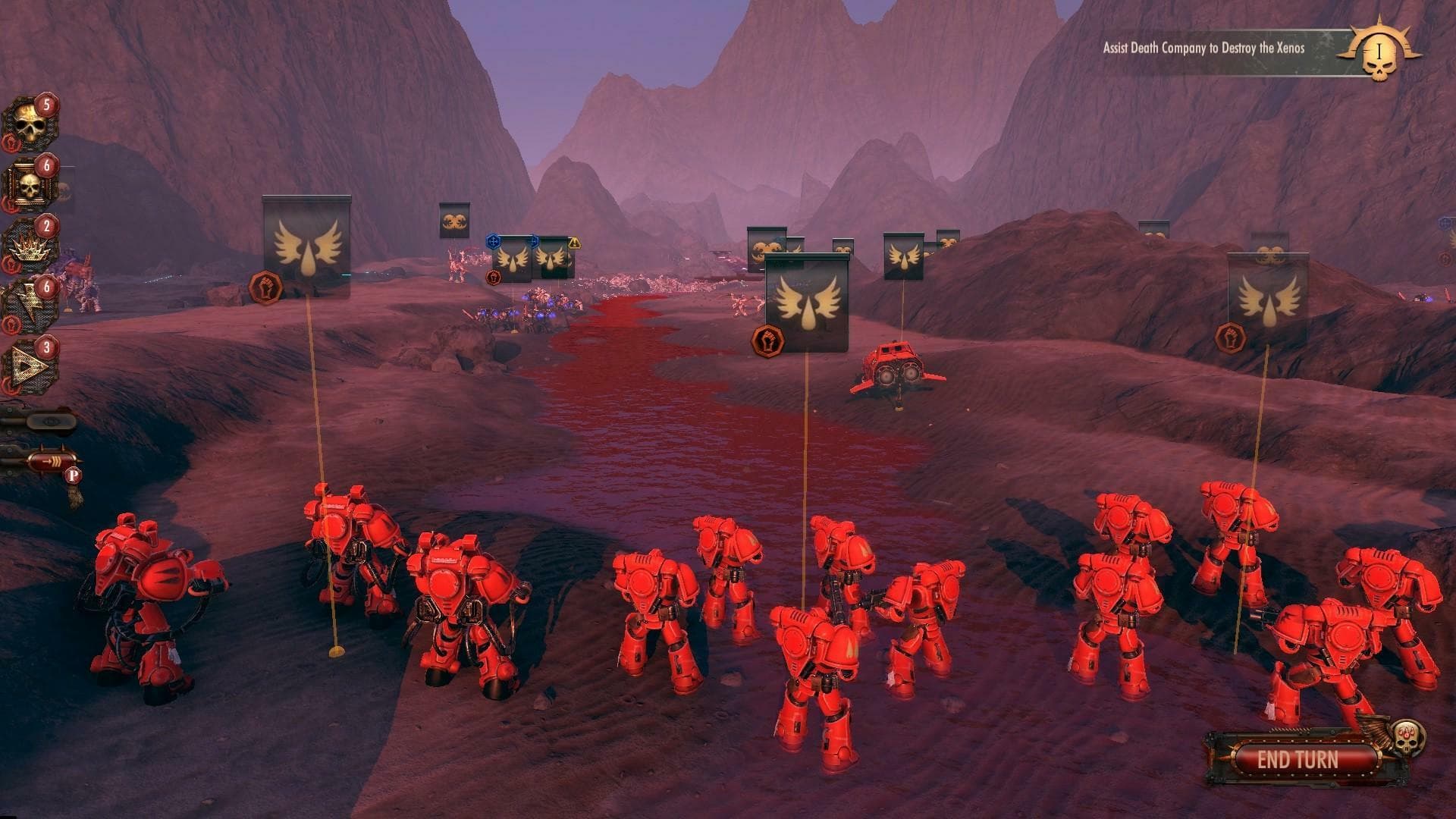The height and width of the screenshot is (819, 1456).
Task: Click the yellow warning triangle on the unit banner
Action: click(x=574, y=243)
